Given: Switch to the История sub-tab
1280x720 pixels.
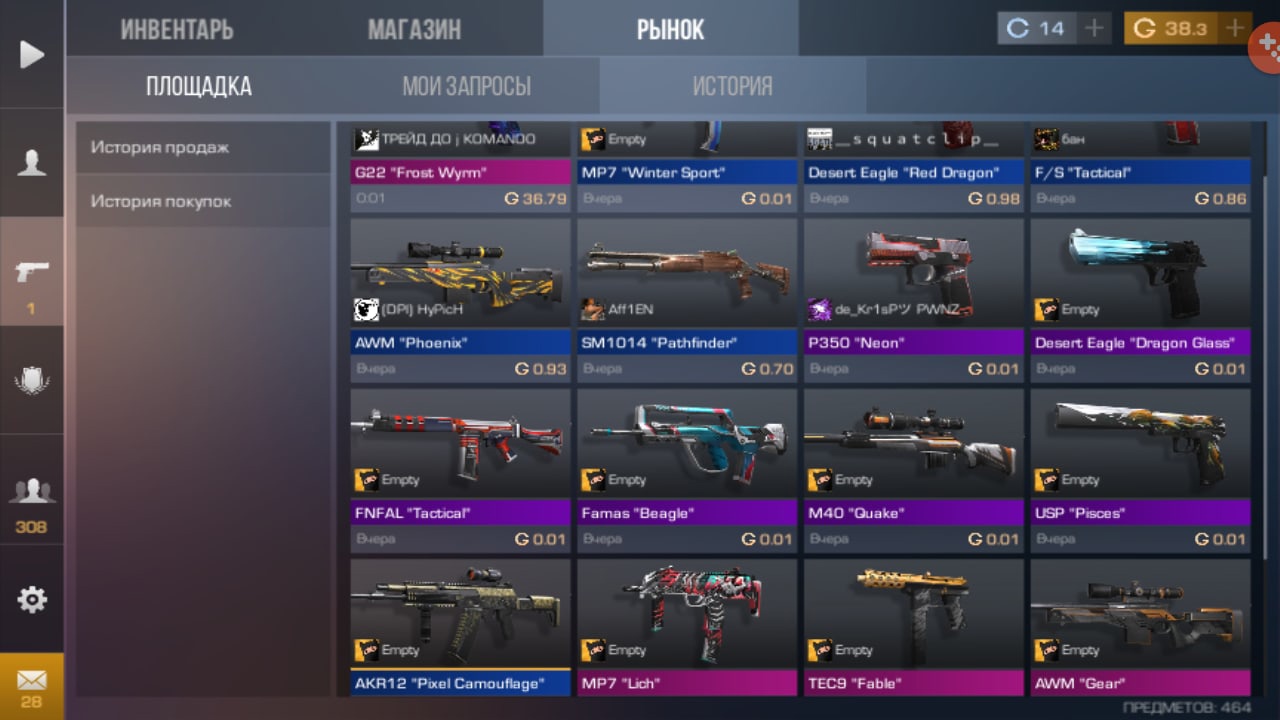Looking at the screenshot, I should click(732, 86).
